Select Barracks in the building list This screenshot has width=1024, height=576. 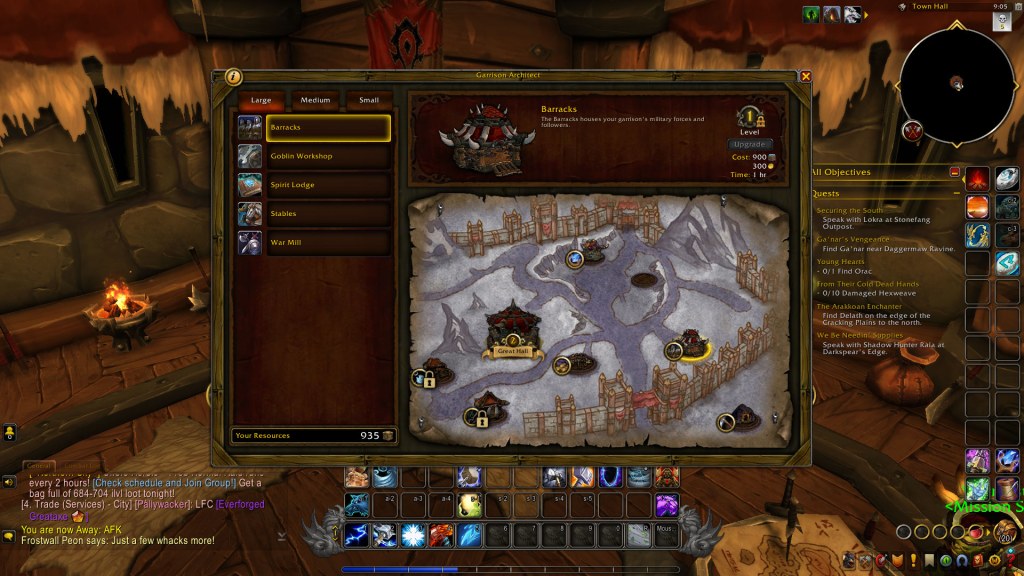pyautogui.click(x=327, y=128)
